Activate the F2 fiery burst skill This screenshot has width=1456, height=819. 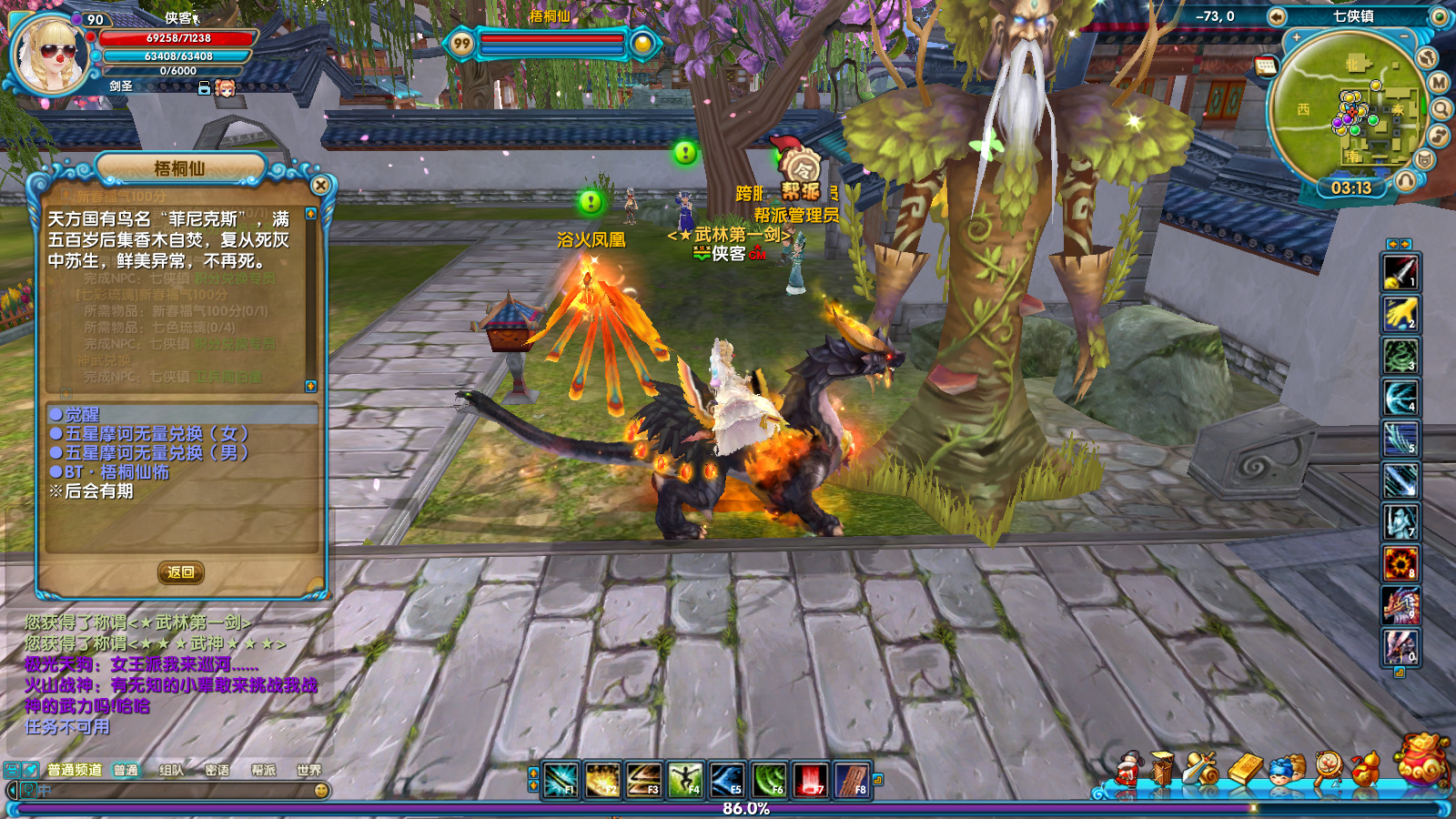pyautogui.click(x=602, y=780)
